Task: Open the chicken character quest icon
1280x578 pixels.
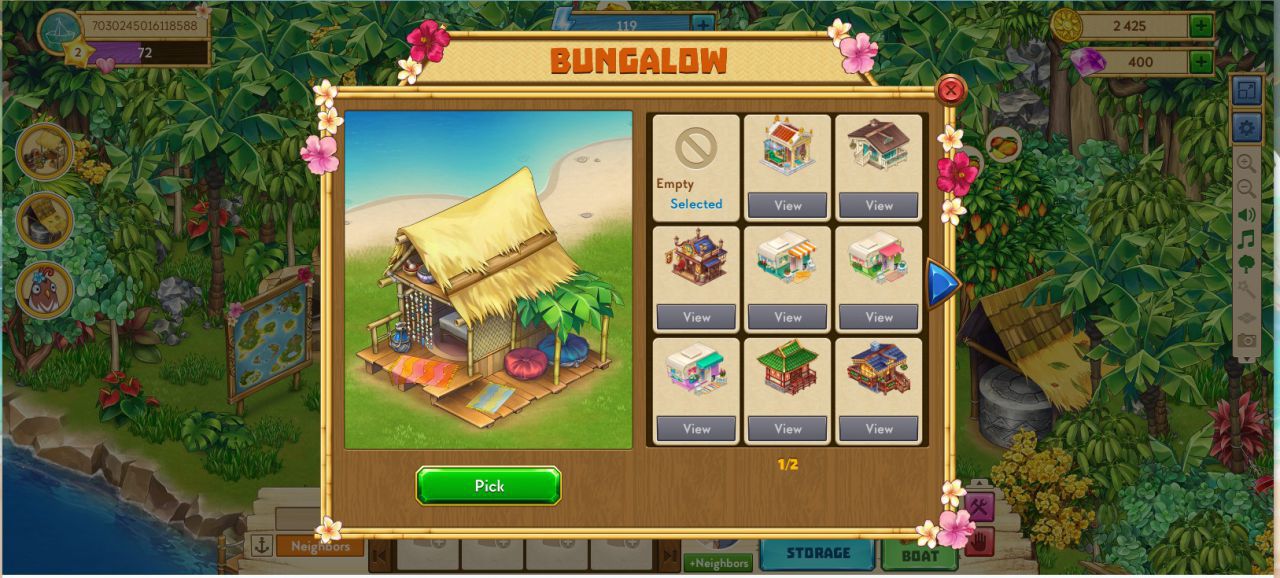Action: (45, 290)
